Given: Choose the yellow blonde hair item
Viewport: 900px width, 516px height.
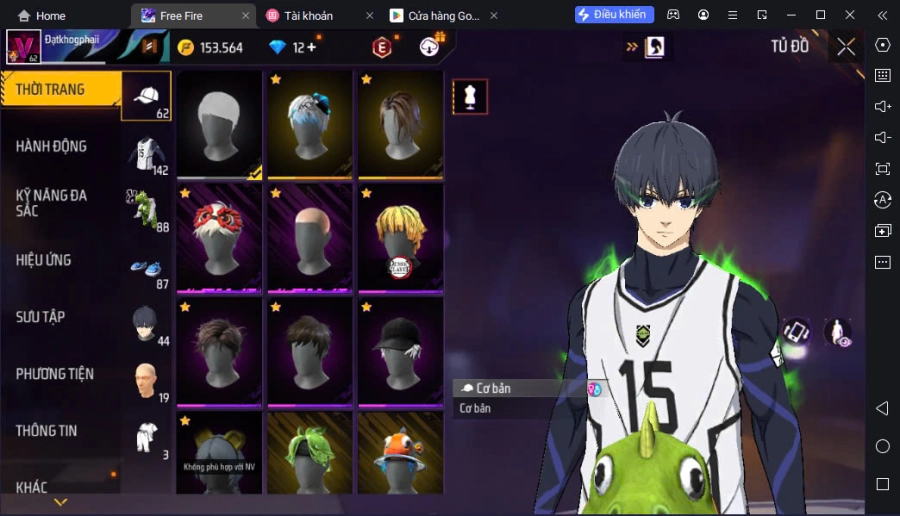Looking at the screenshot, I should [x=400, y=238].
